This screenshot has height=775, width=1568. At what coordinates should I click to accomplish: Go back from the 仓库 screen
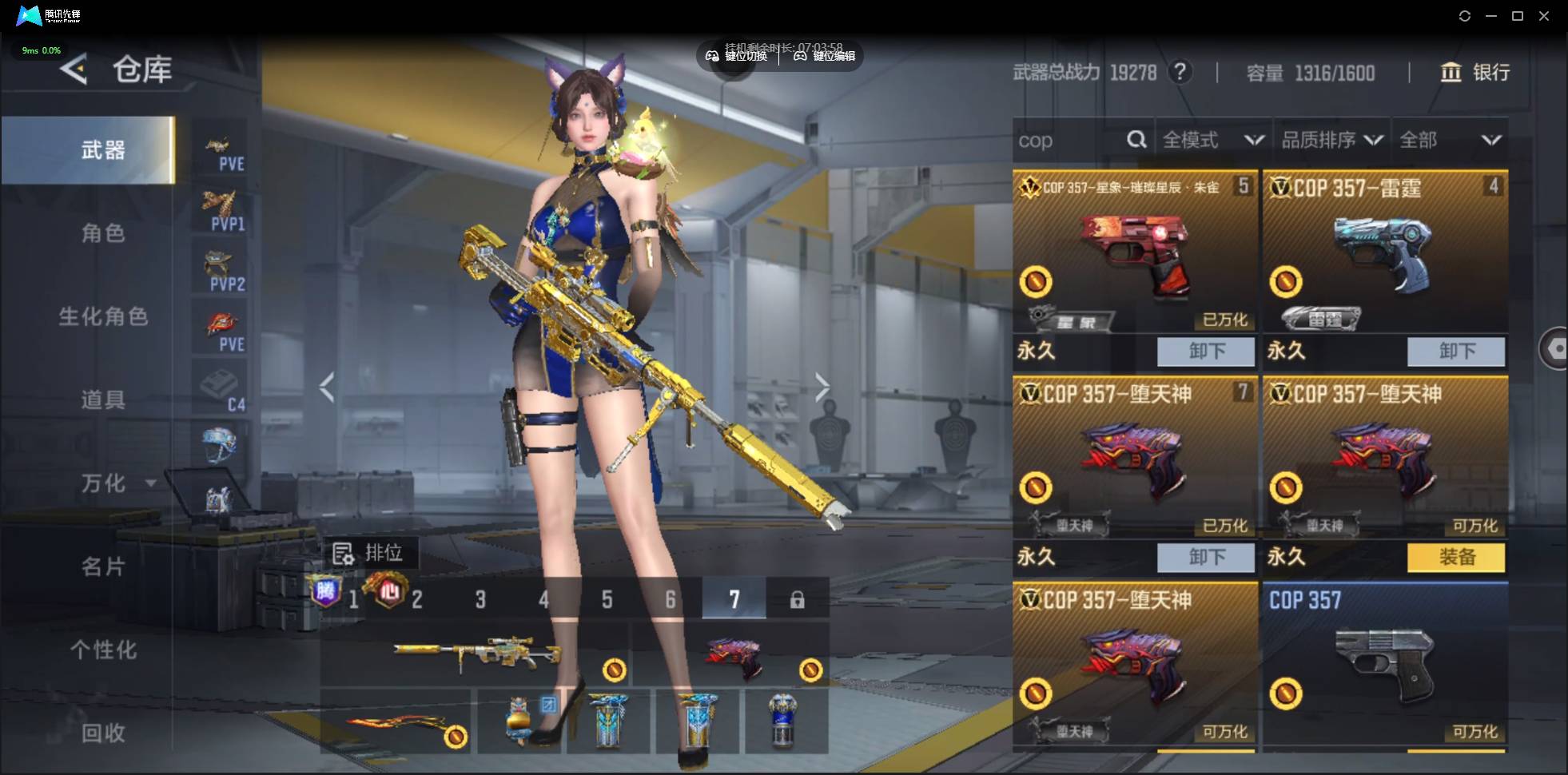click(74, 70)
